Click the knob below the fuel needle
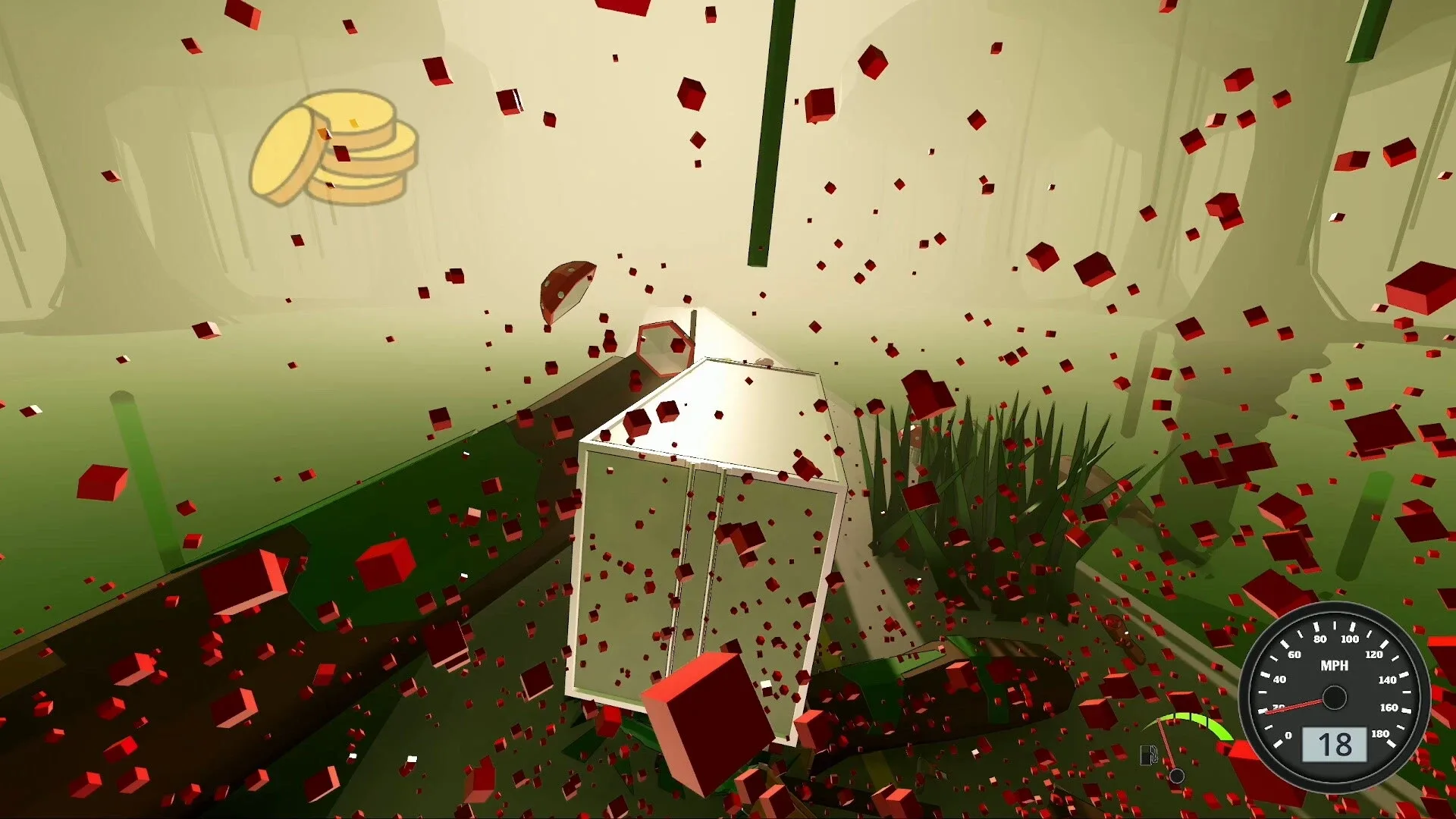The width and height of the screenshot is (1456, 819). click(1177, 776)
